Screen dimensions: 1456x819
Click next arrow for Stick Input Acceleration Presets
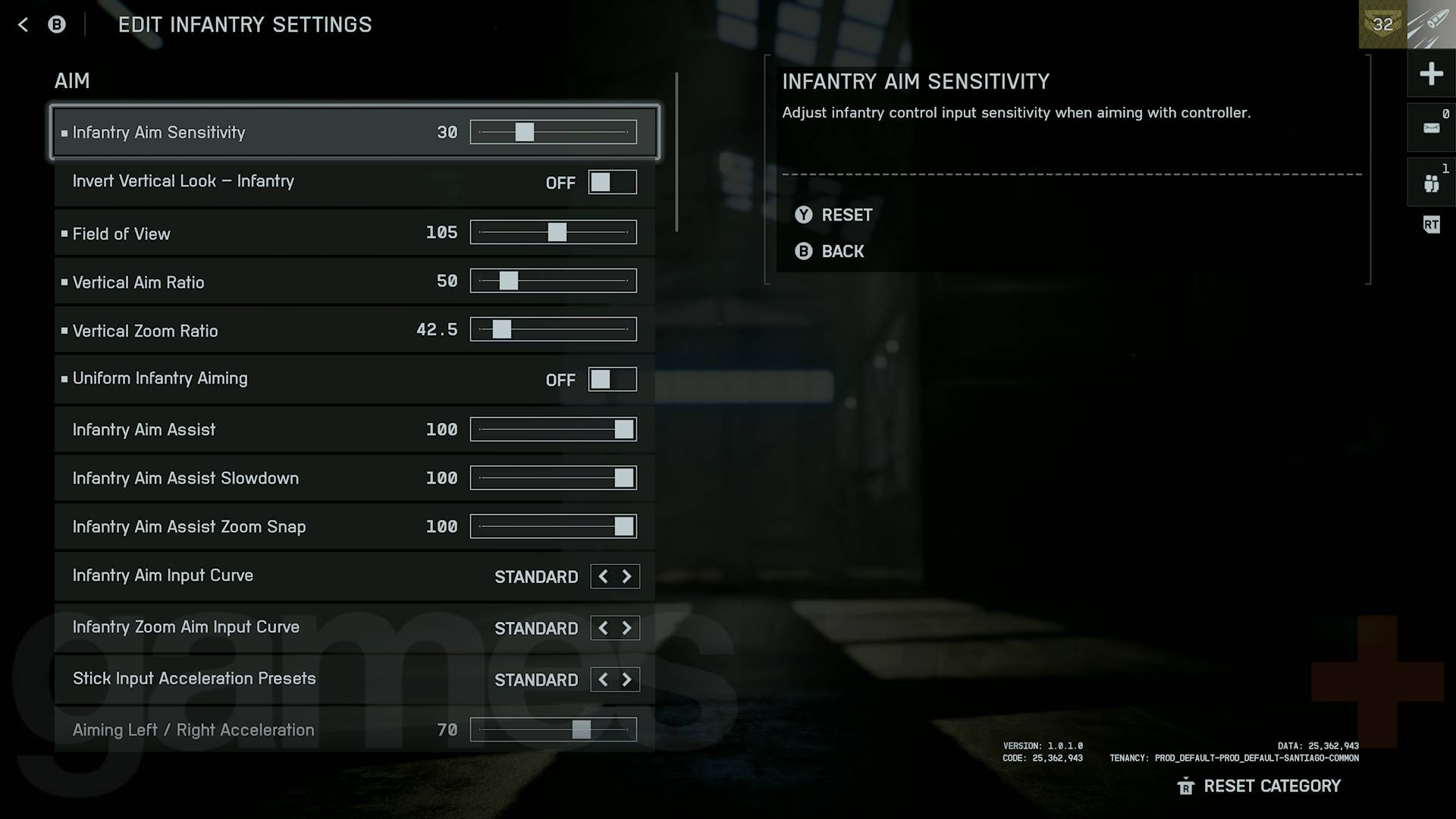coord(627,679)
